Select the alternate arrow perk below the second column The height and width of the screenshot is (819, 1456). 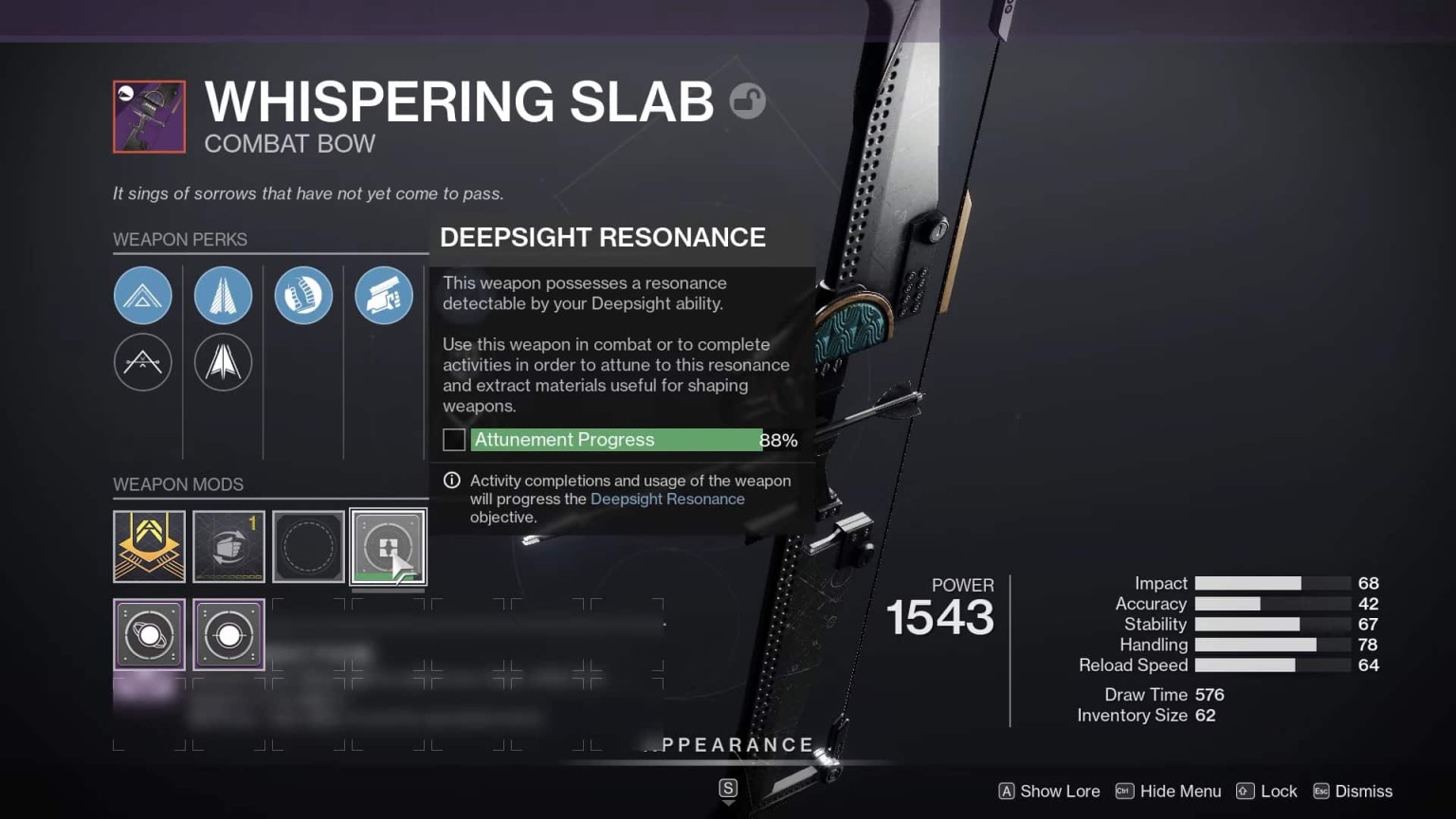coord(224,362)
